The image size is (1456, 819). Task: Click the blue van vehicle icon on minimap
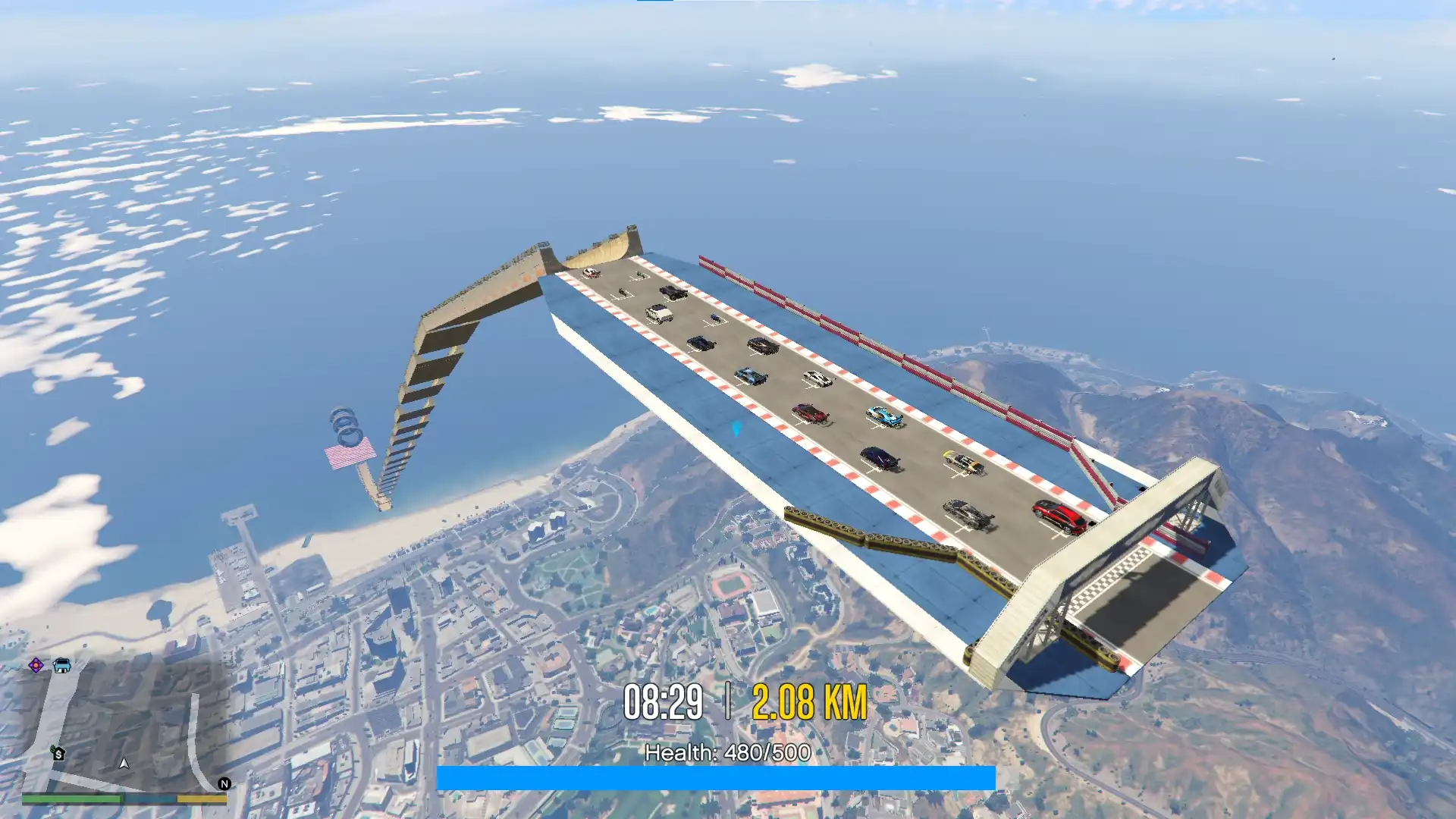pyautogui.click(x=61, y=666)
